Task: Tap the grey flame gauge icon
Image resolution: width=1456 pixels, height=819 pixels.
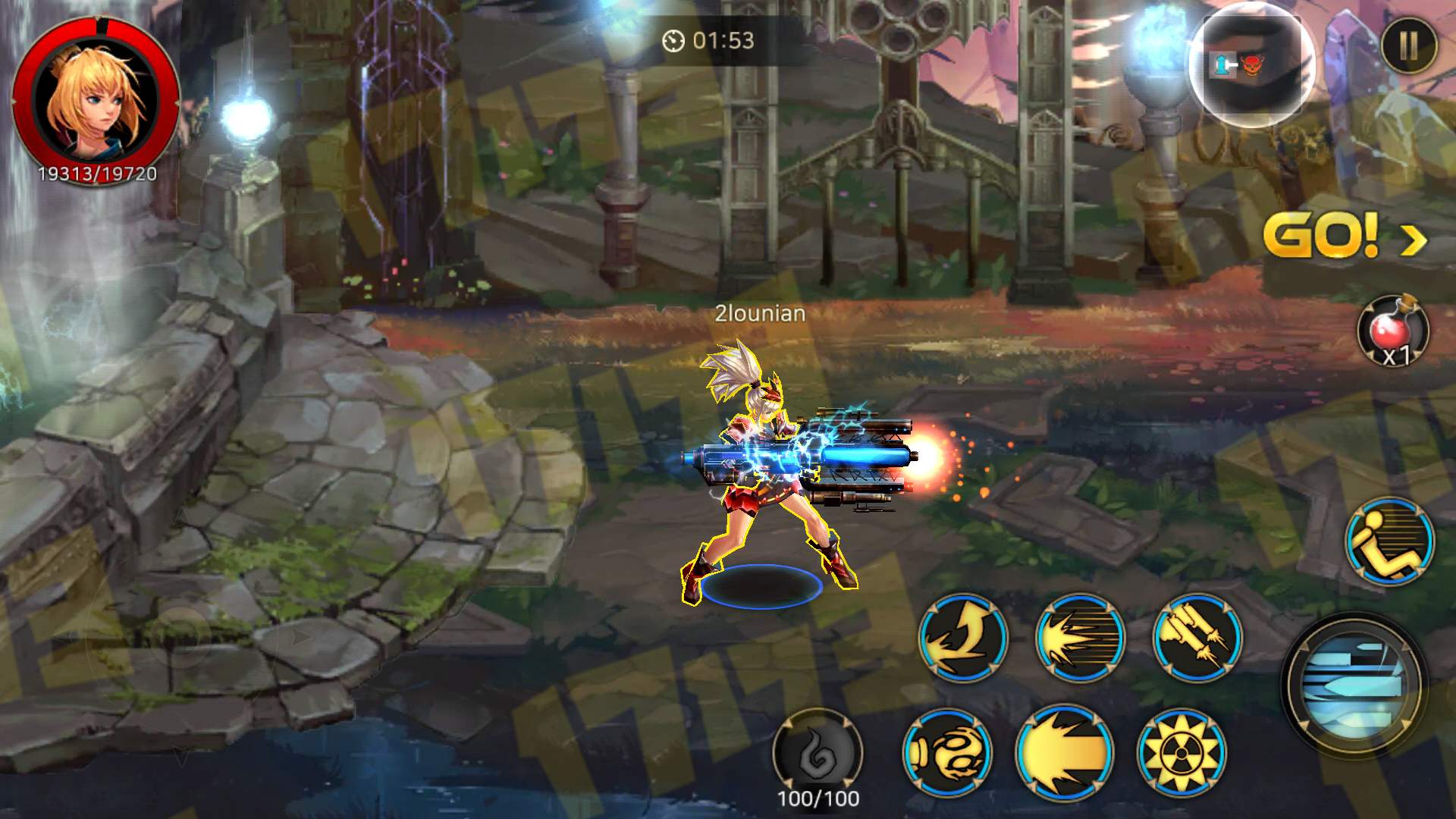Action: 817,752
